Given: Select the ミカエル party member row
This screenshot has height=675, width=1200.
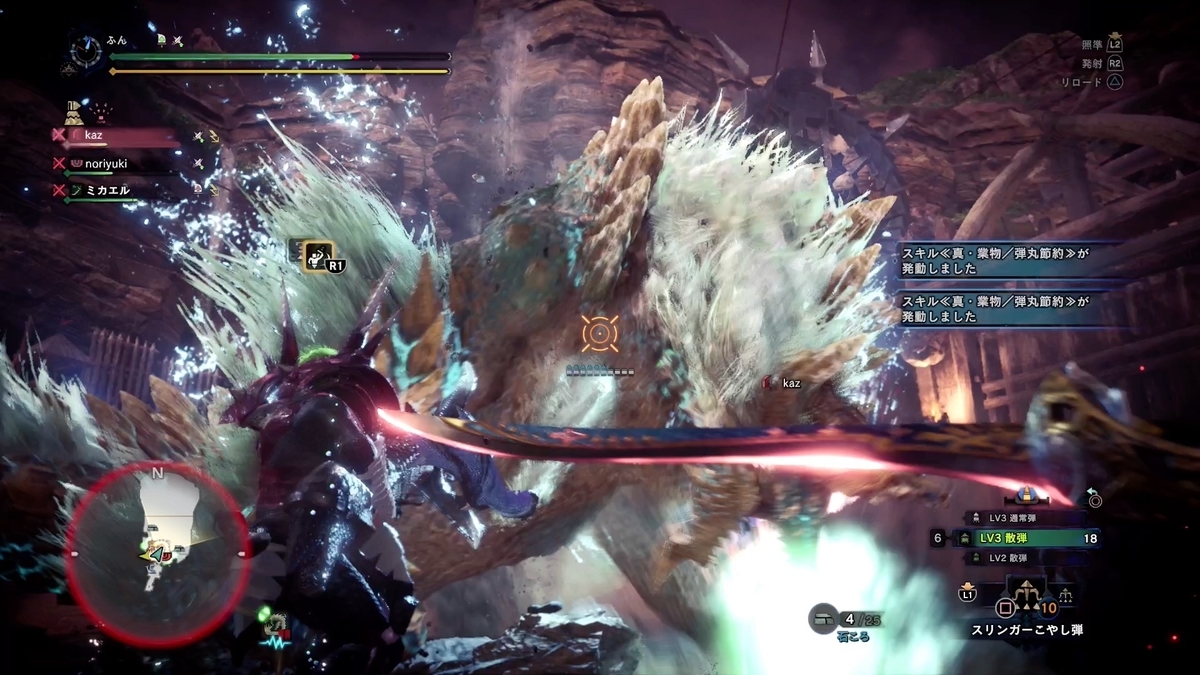Looking at the screenshot, I should [x=120, y=189].
